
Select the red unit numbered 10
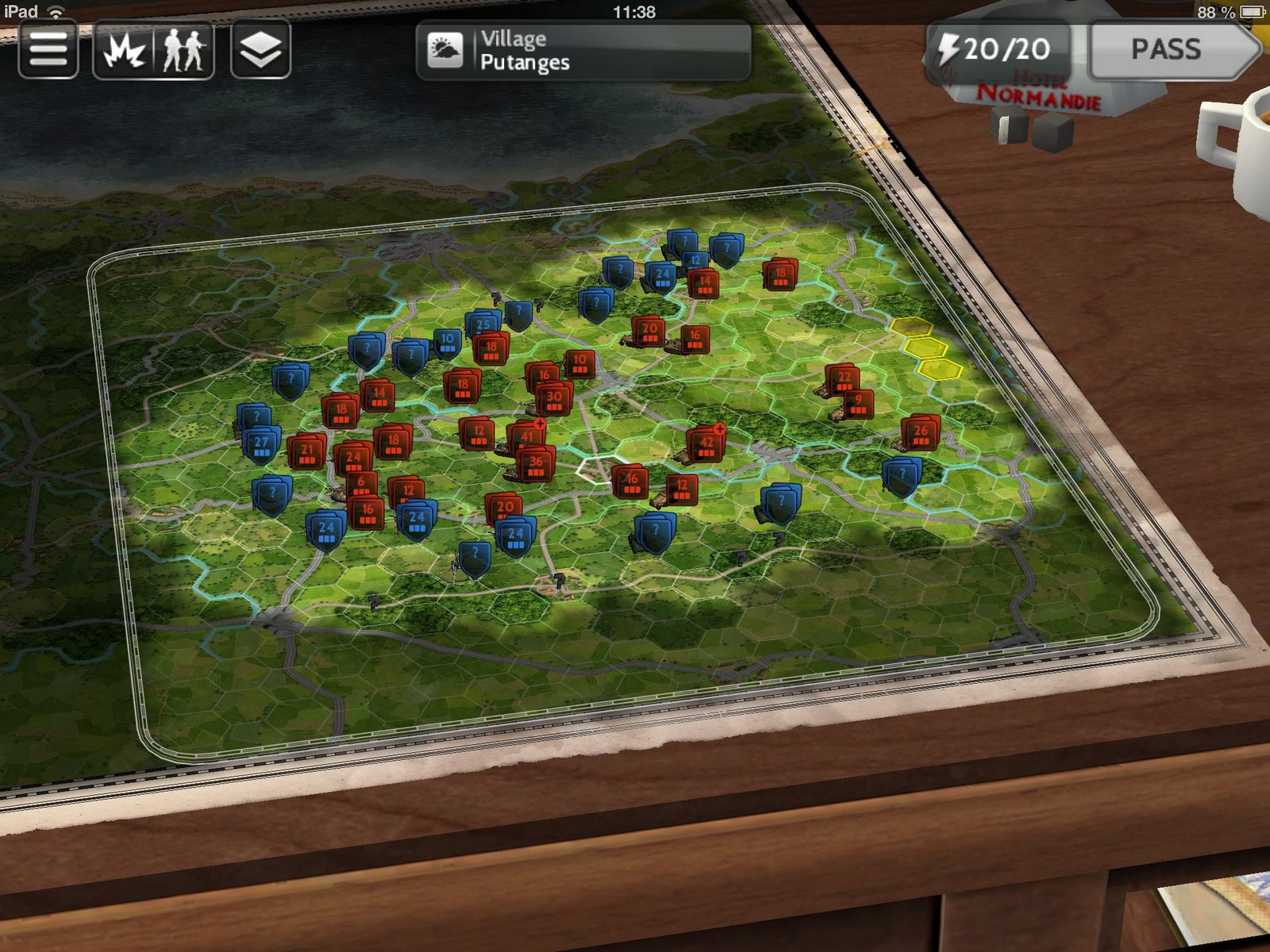pos(580,363)
